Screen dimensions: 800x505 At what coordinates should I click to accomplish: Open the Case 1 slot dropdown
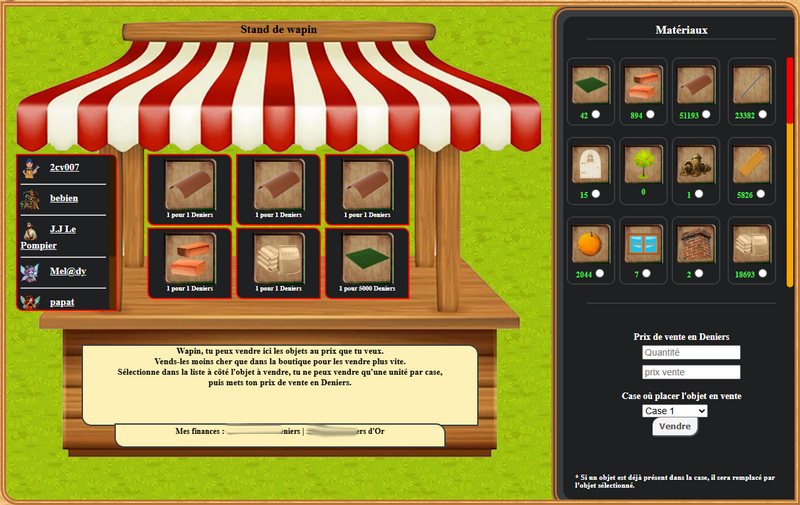676,411
